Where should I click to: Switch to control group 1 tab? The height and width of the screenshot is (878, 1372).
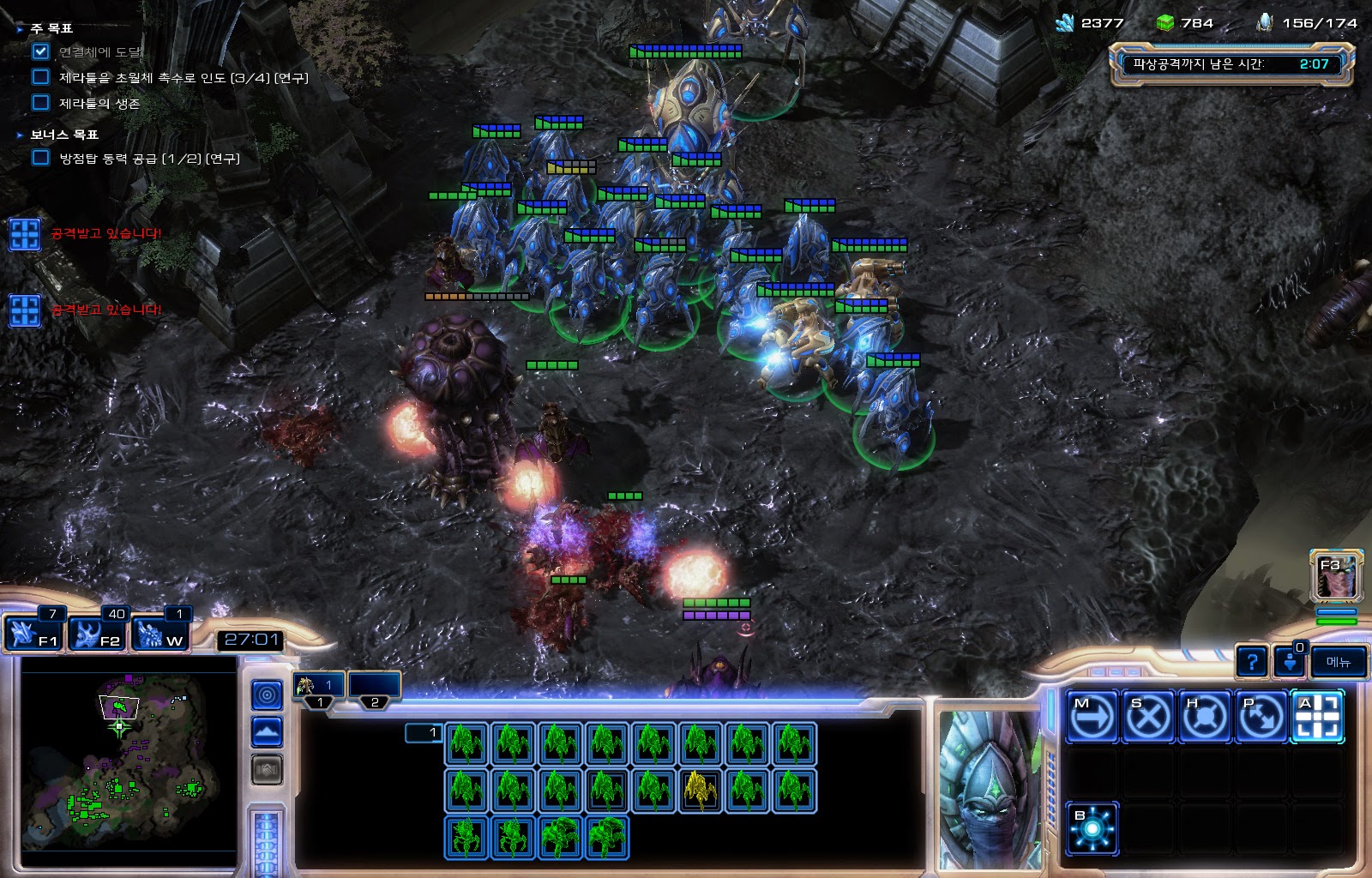[x=319, y=688]
